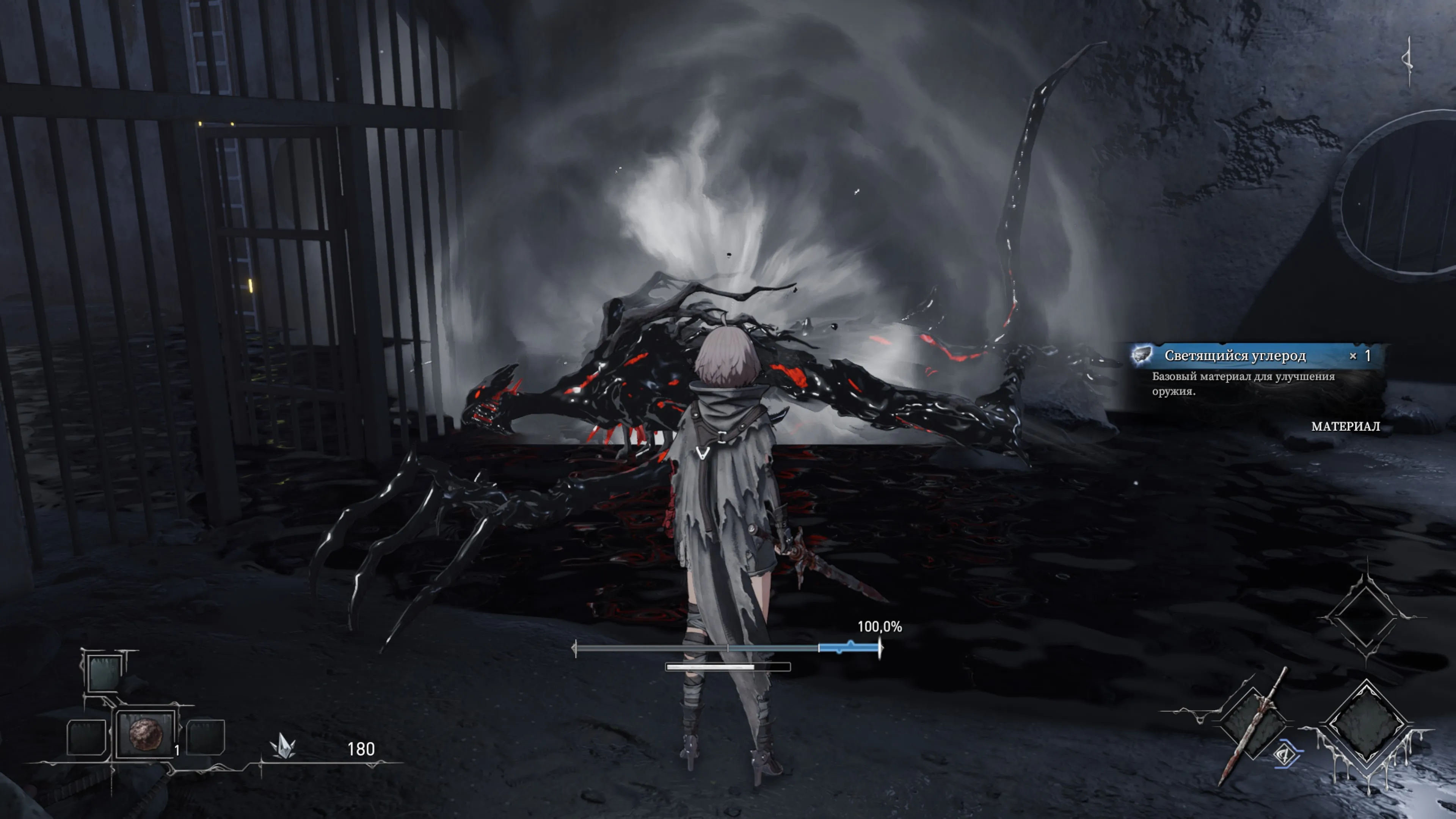Click the crystal currency icon
The height and width of the screenshot is (819, 1456).
283,747
